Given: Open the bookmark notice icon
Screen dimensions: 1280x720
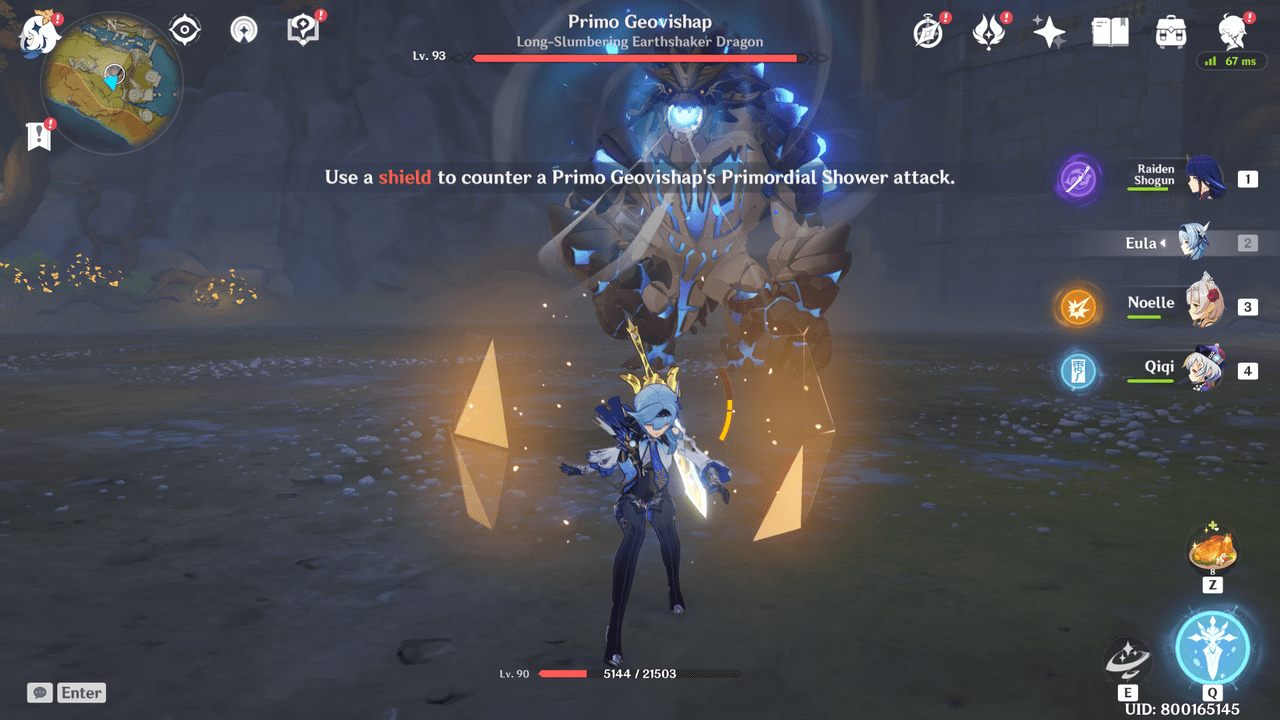Looking at the screenshot, I should pos(40,137).
